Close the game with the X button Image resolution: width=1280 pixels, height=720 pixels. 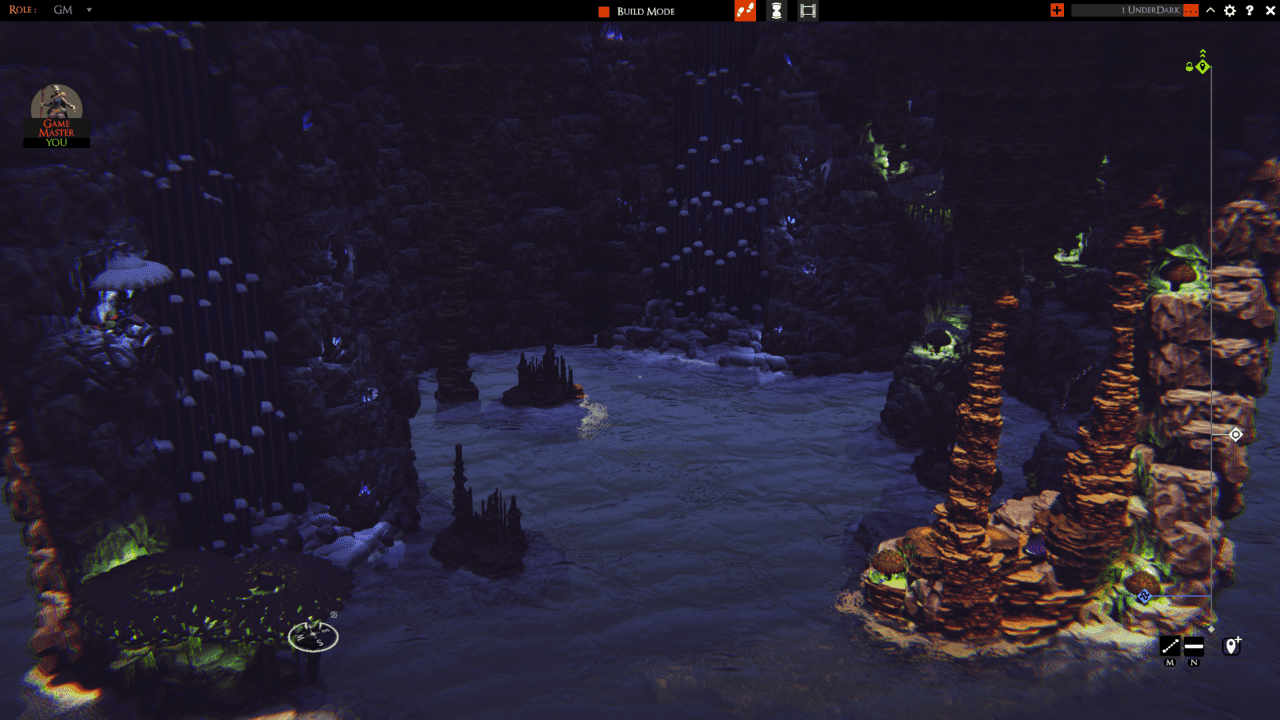pyautogui.click(x=1270, y=10)
